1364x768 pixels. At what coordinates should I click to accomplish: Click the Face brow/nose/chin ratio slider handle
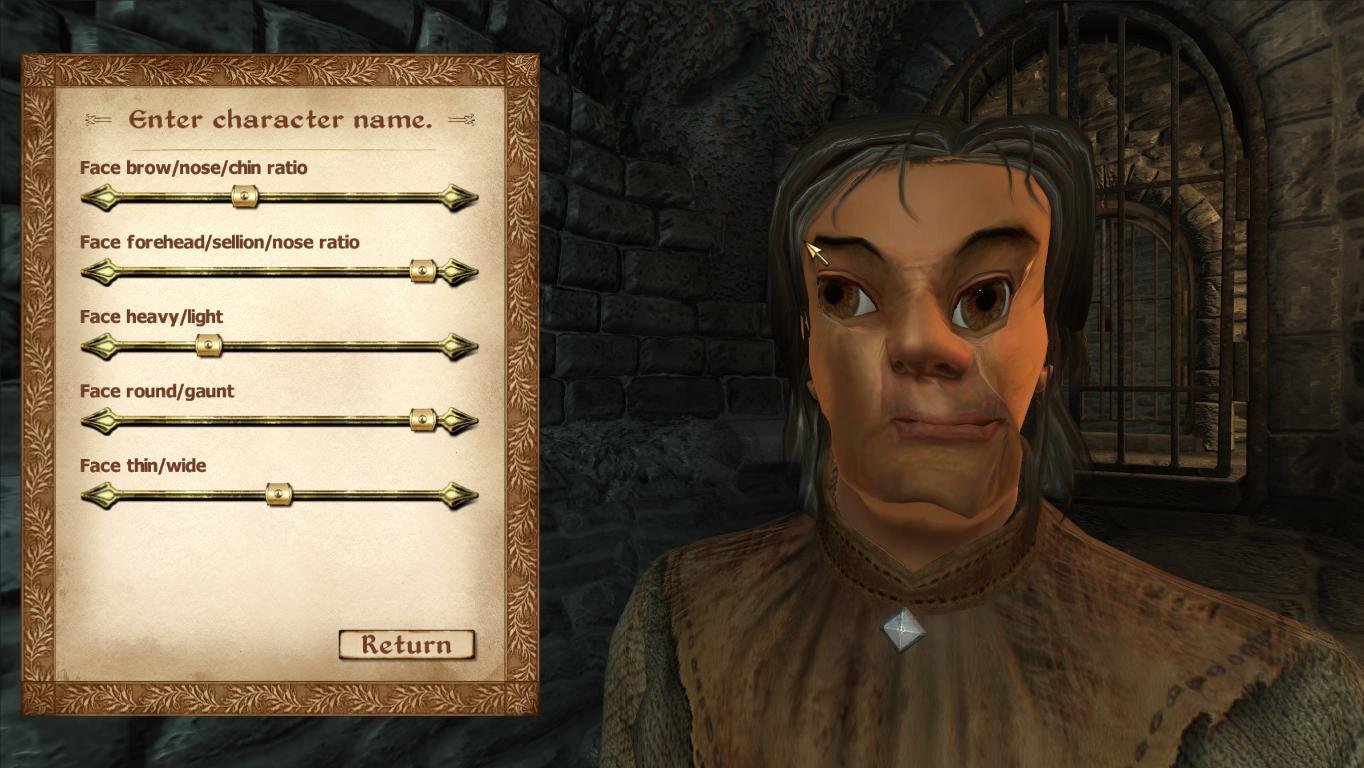click(x=245, y=197)
